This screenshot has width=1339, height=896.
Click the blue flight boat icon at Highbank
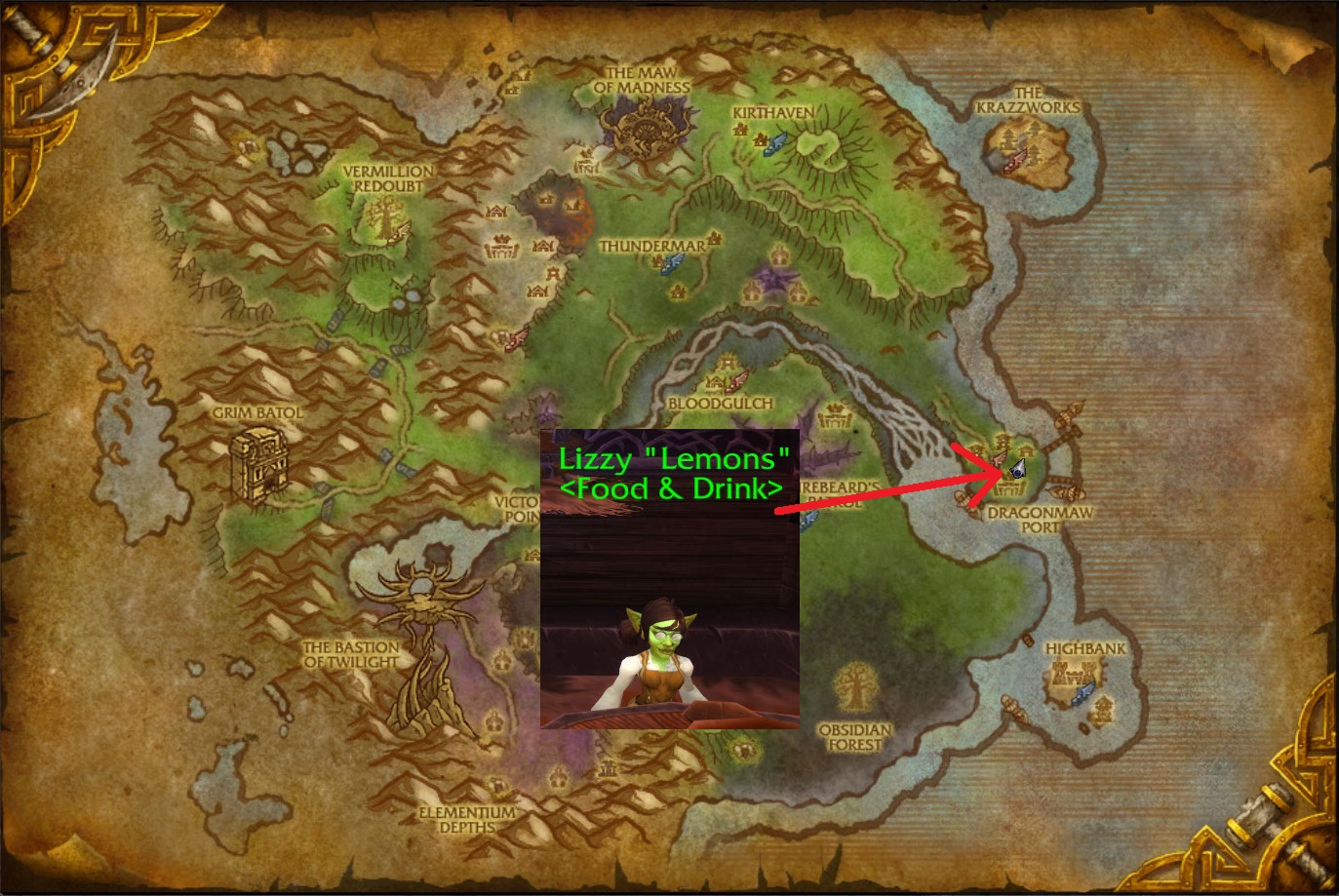click(1083, 694)
